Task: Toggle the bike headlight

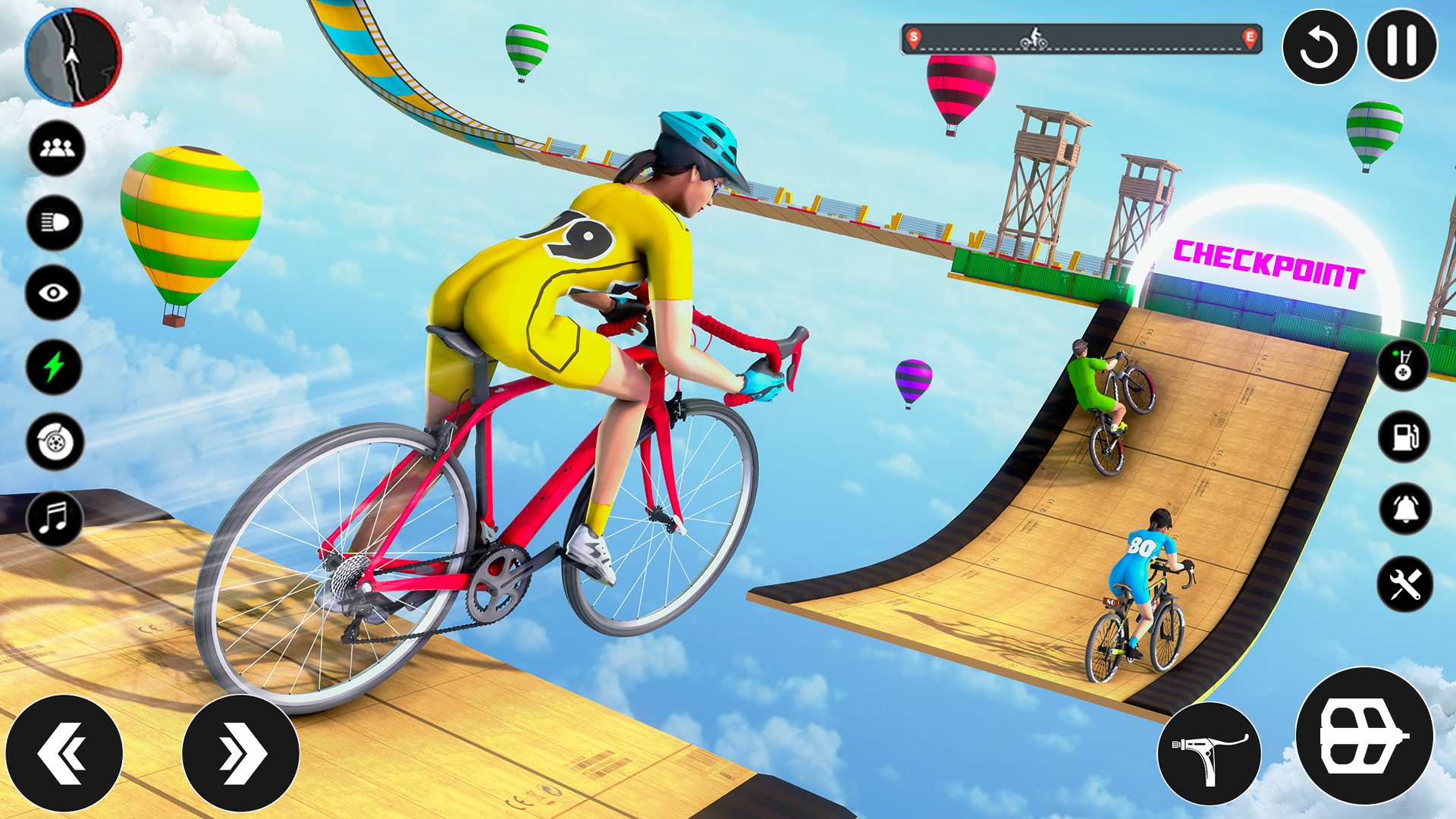Action: (53, 218)
